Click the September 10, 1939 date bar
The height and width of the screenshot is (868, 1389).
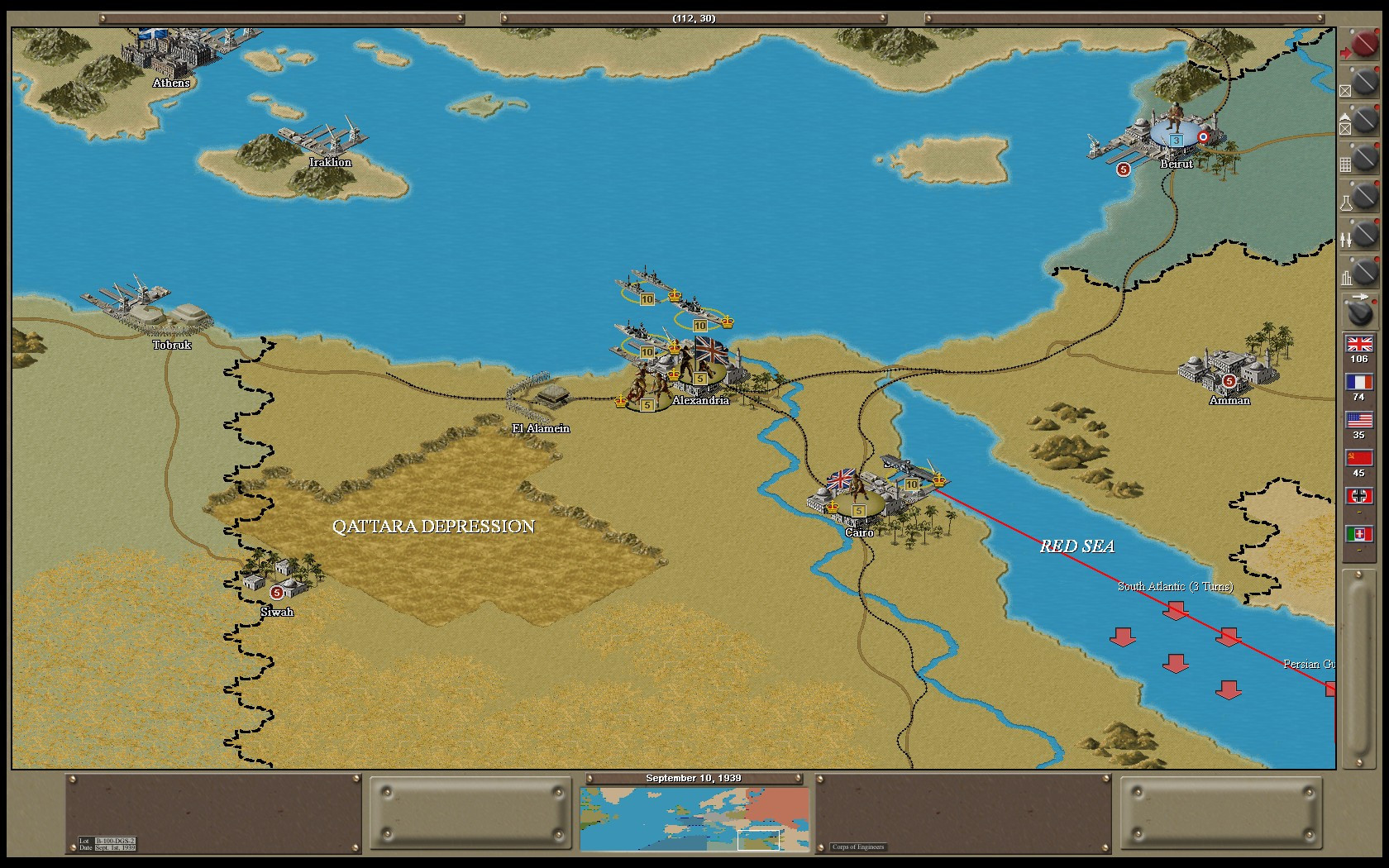pyautogui.click(x=694, y=778)
